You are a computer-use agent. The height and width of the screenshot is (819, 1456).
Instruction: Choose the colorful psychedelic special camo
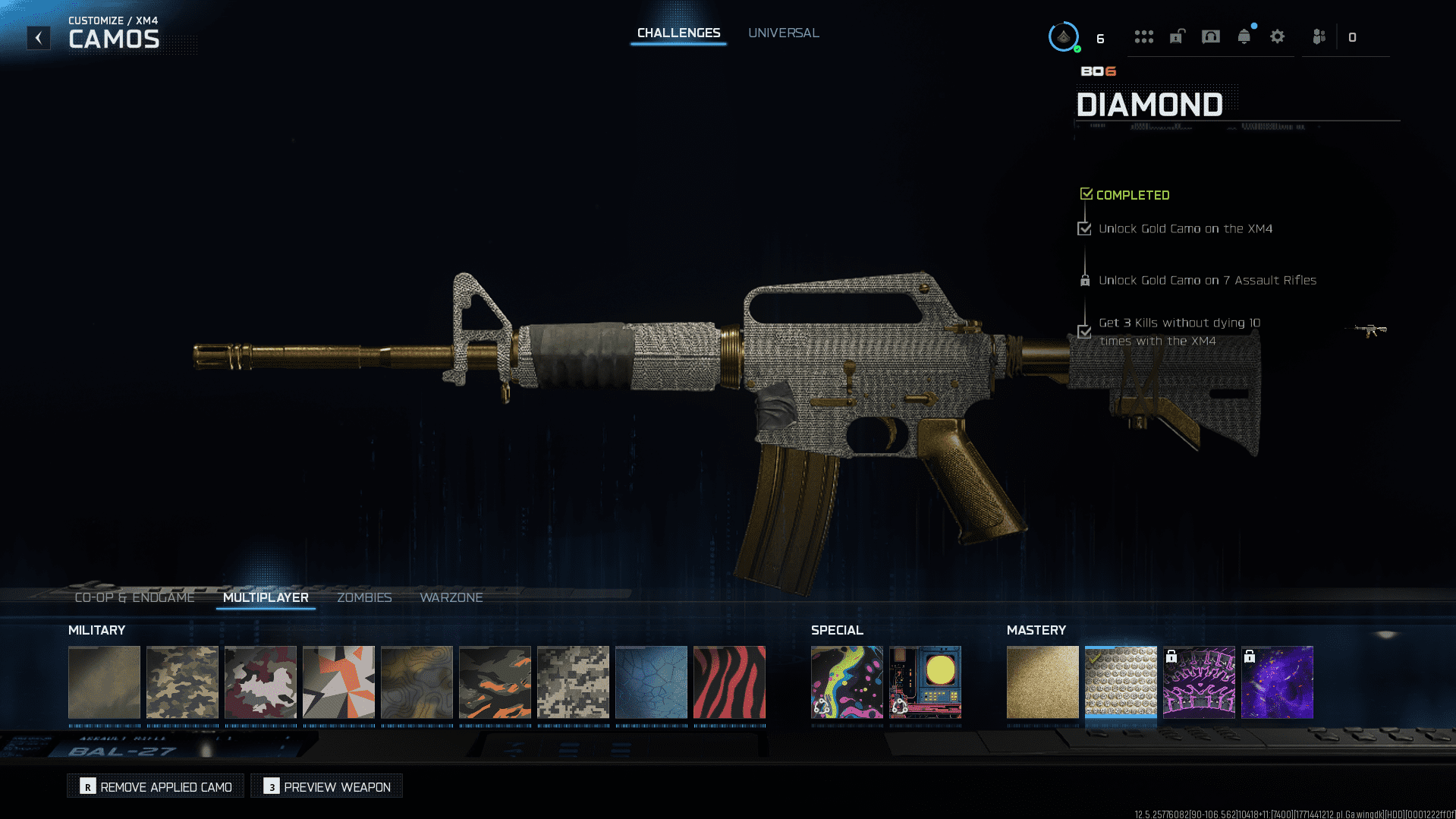846,682
